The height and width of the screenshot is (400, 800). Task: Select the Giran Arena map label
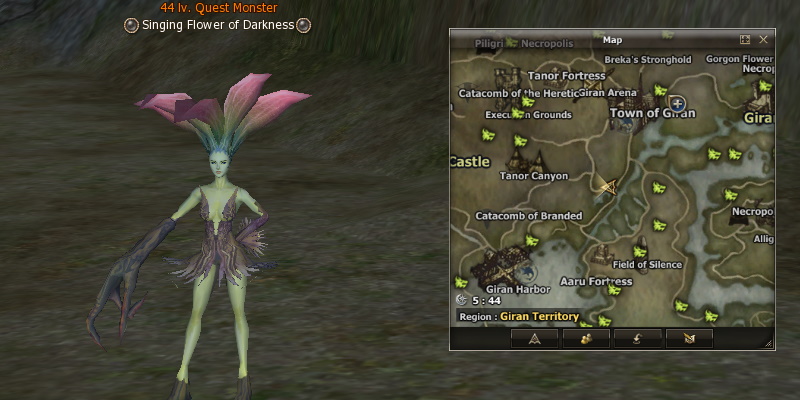(x=607, y=92)
